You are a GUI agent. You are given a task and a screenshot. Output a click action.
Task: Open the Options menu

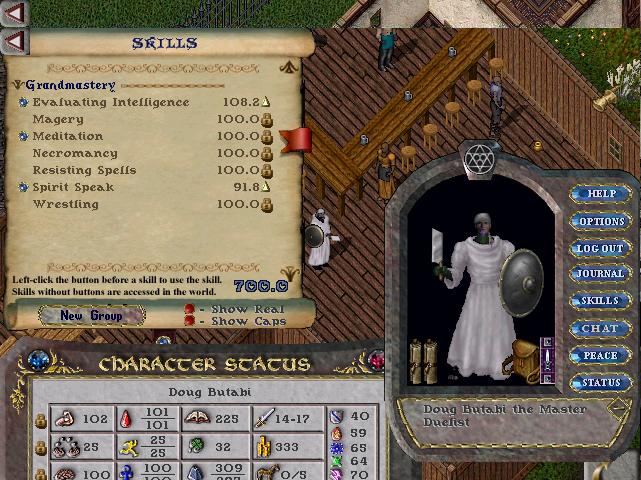601,221
